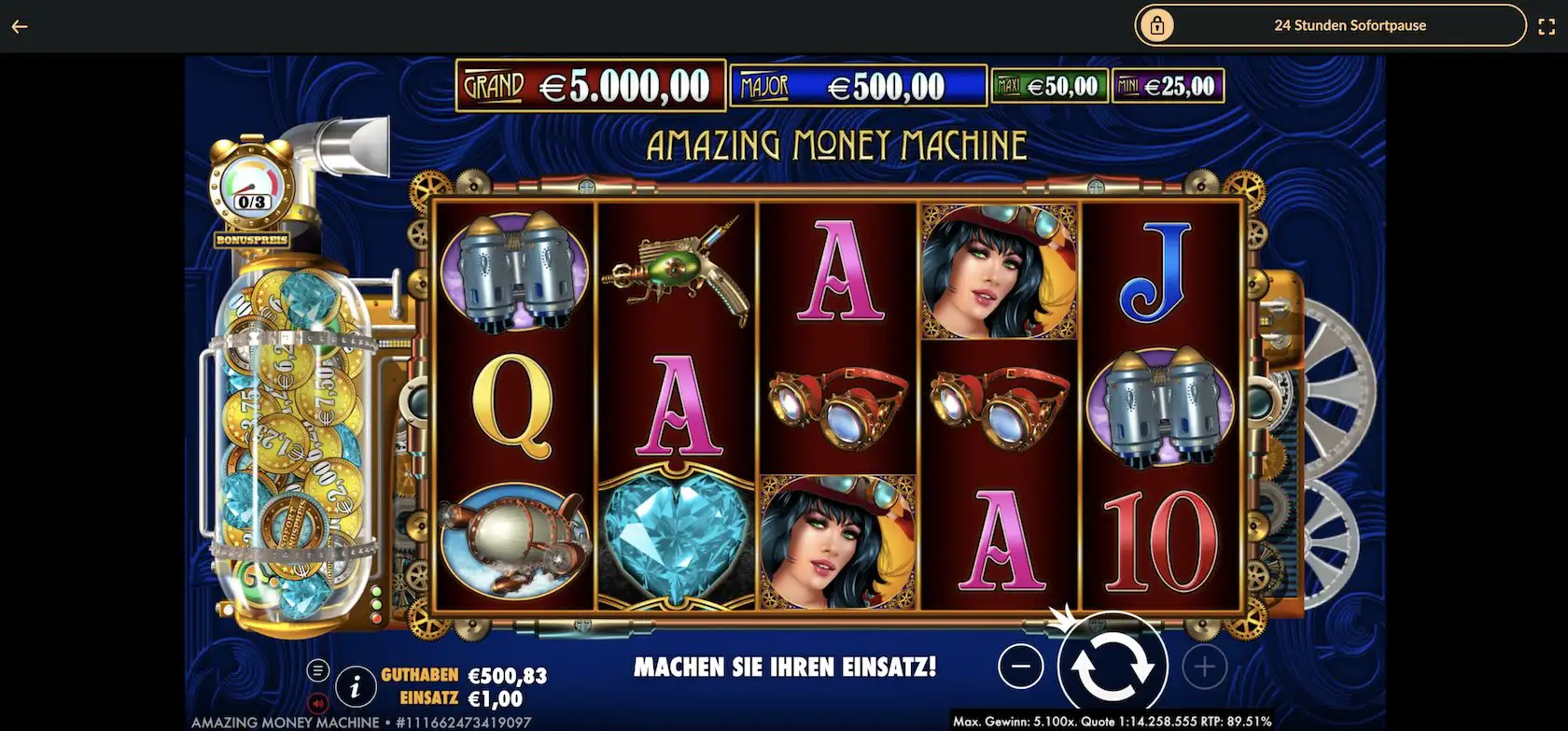Toggle the GRAND jackpot display
The height and width of the screenshot is (731, 1568).
pos(588,86)
